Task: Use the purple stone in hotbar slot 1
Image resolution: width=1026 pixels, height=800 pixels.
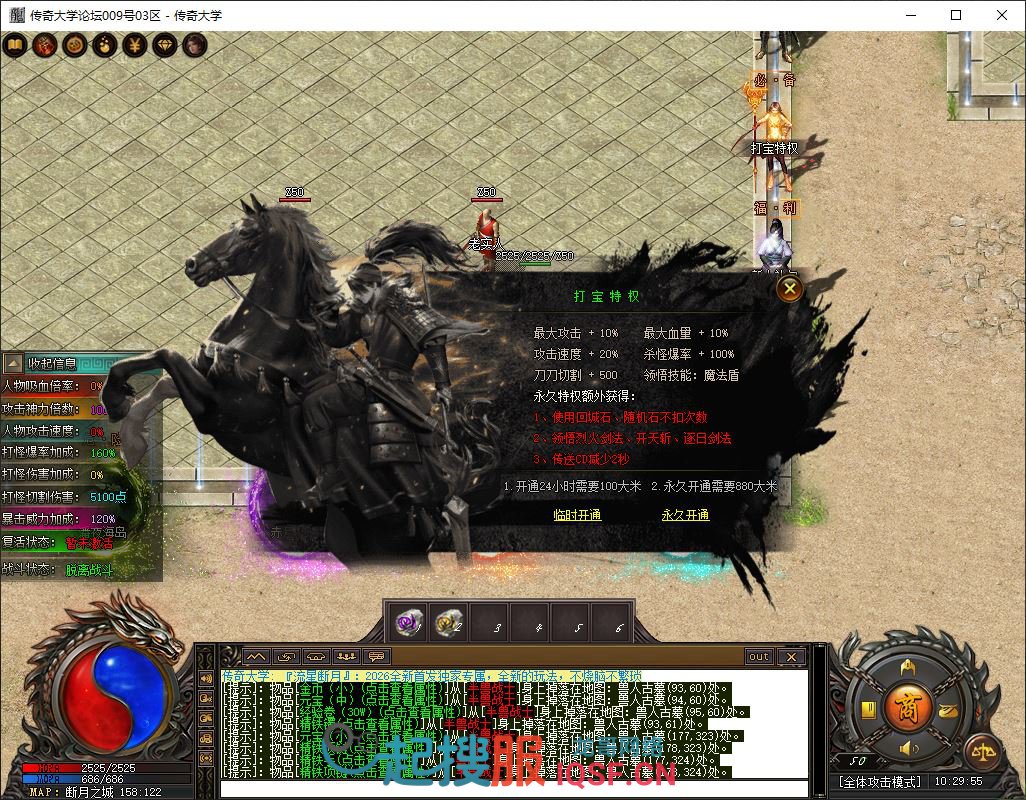Action: click(x=407, y=623)
